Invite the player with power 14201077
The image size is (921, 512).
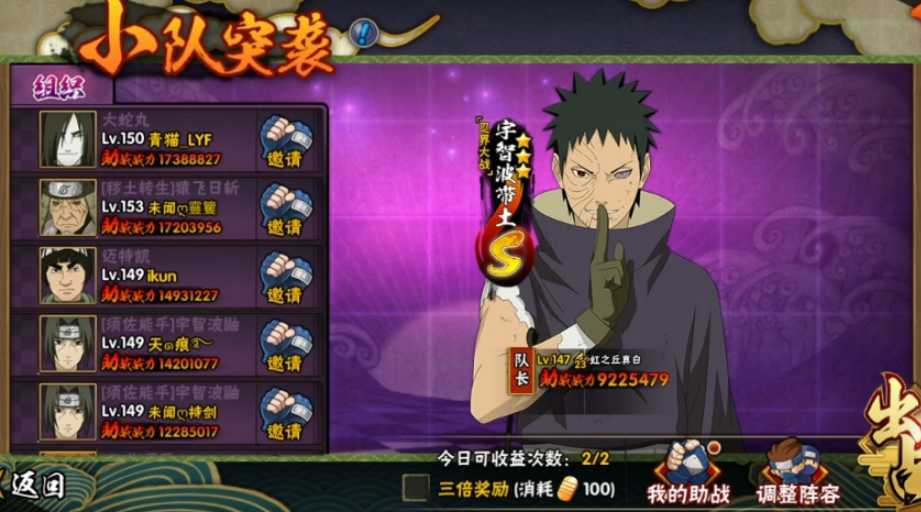(285, 345)
